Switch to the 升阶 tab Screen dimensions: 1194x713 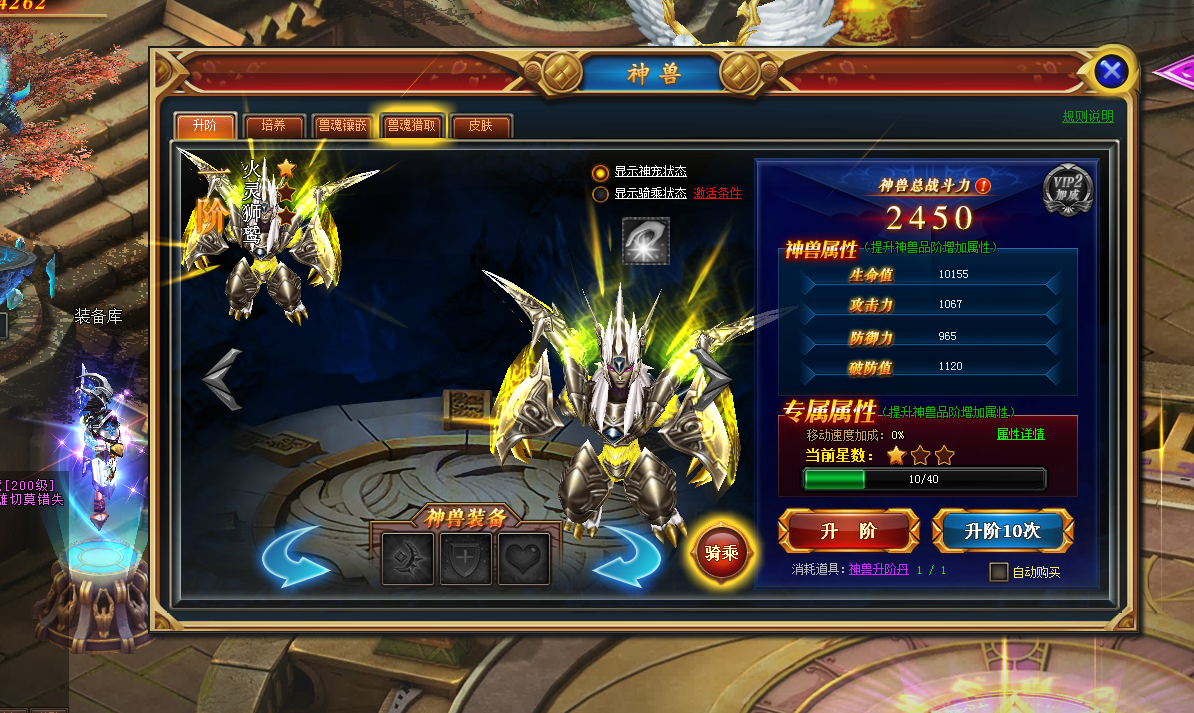(204, 126)
